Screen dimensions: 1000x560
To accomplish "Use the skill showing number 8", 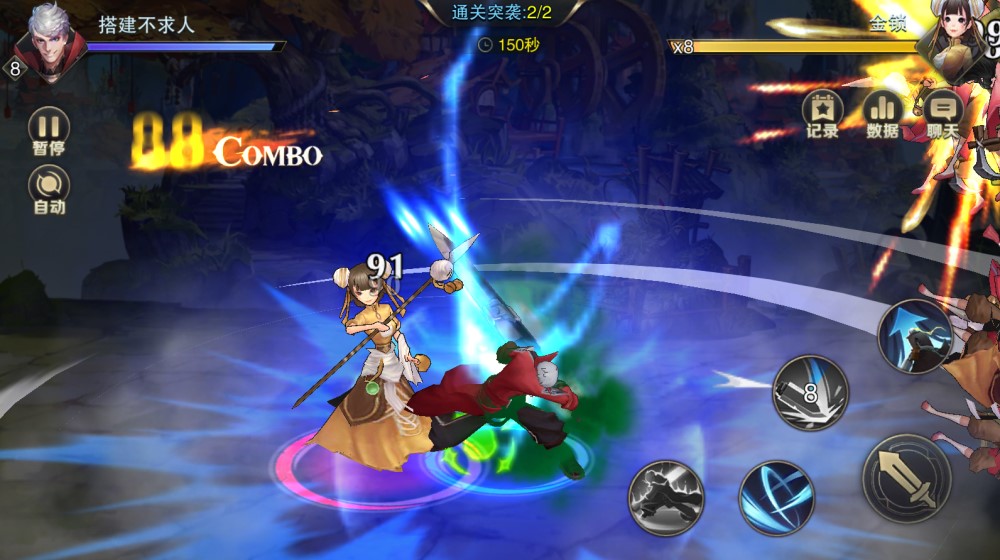I will tap(810, 393).
